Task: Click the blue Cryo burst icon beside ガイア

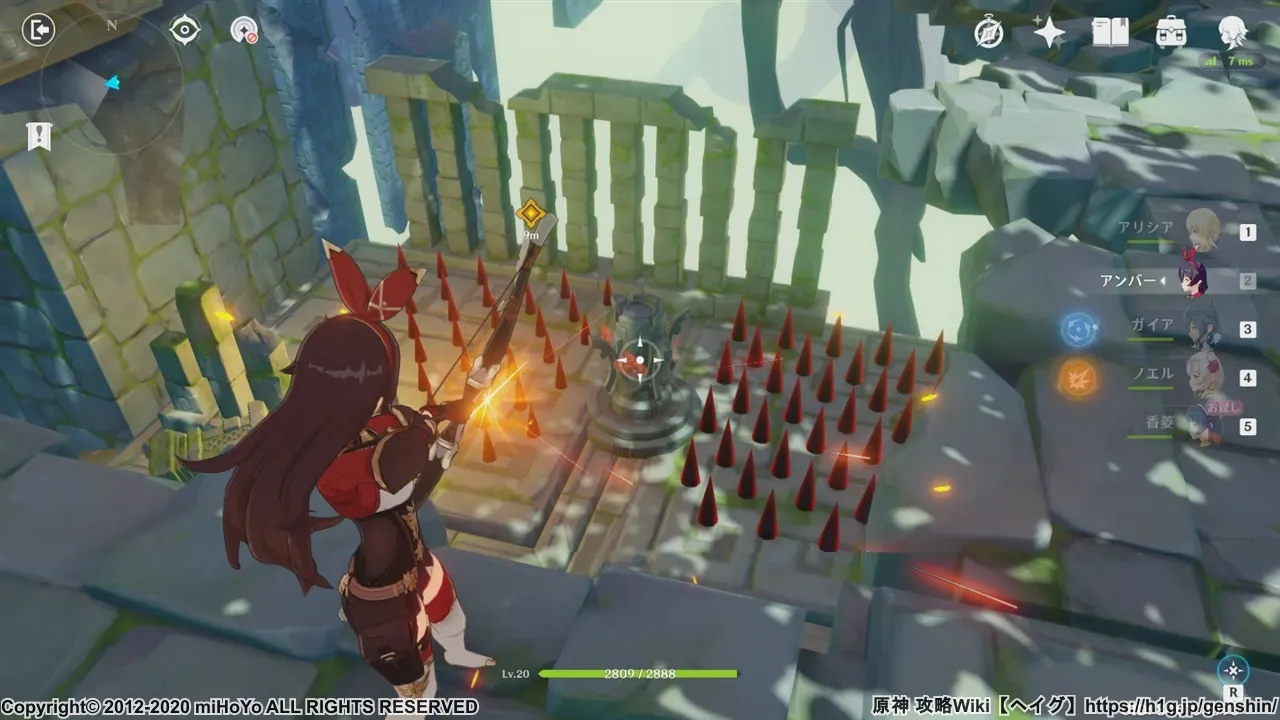Action: [x=1079, y=328]
